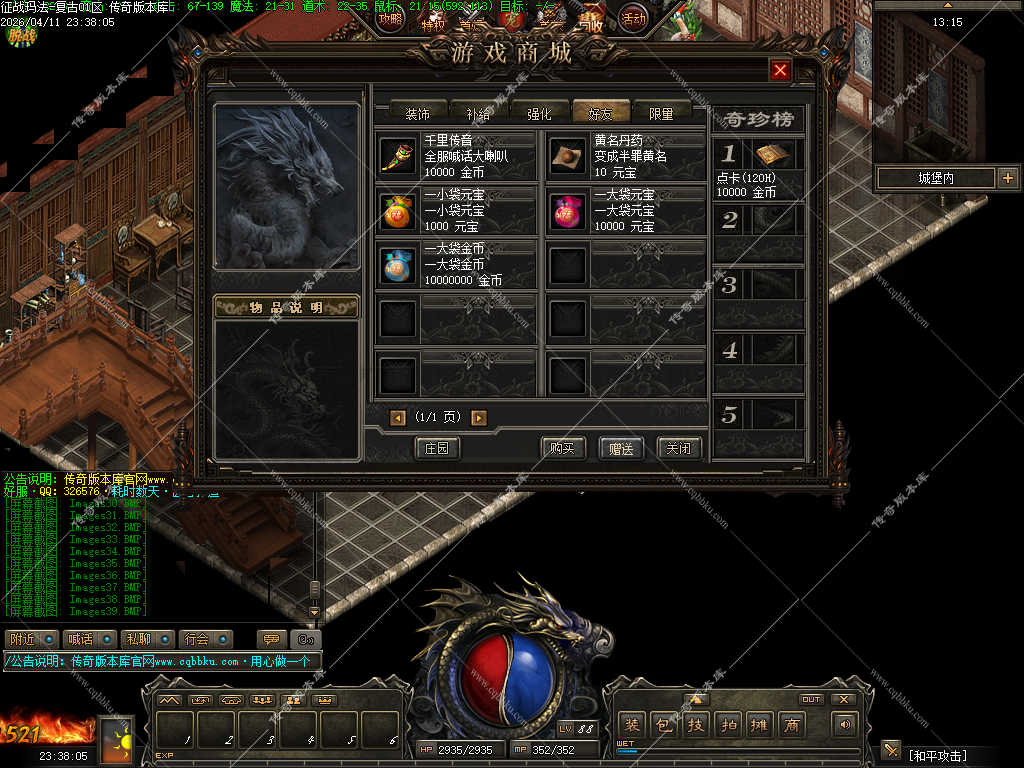Screen dimensions: 1024x768
Task: Go to the next shop page arrow
Action: (x=479, y=418)
